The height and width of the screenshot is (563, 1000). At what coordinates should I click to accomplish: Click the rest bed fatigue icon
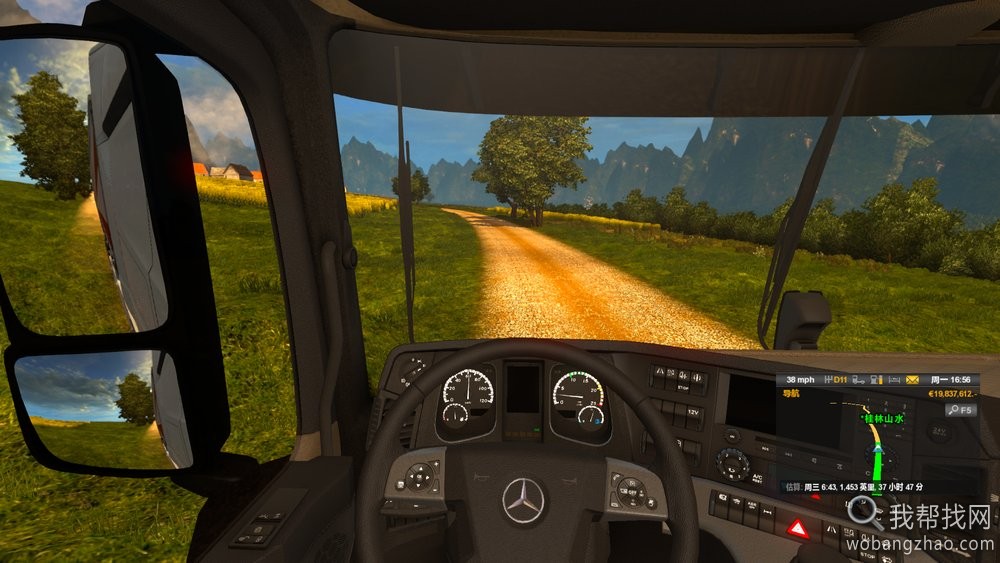click(893, 380)
